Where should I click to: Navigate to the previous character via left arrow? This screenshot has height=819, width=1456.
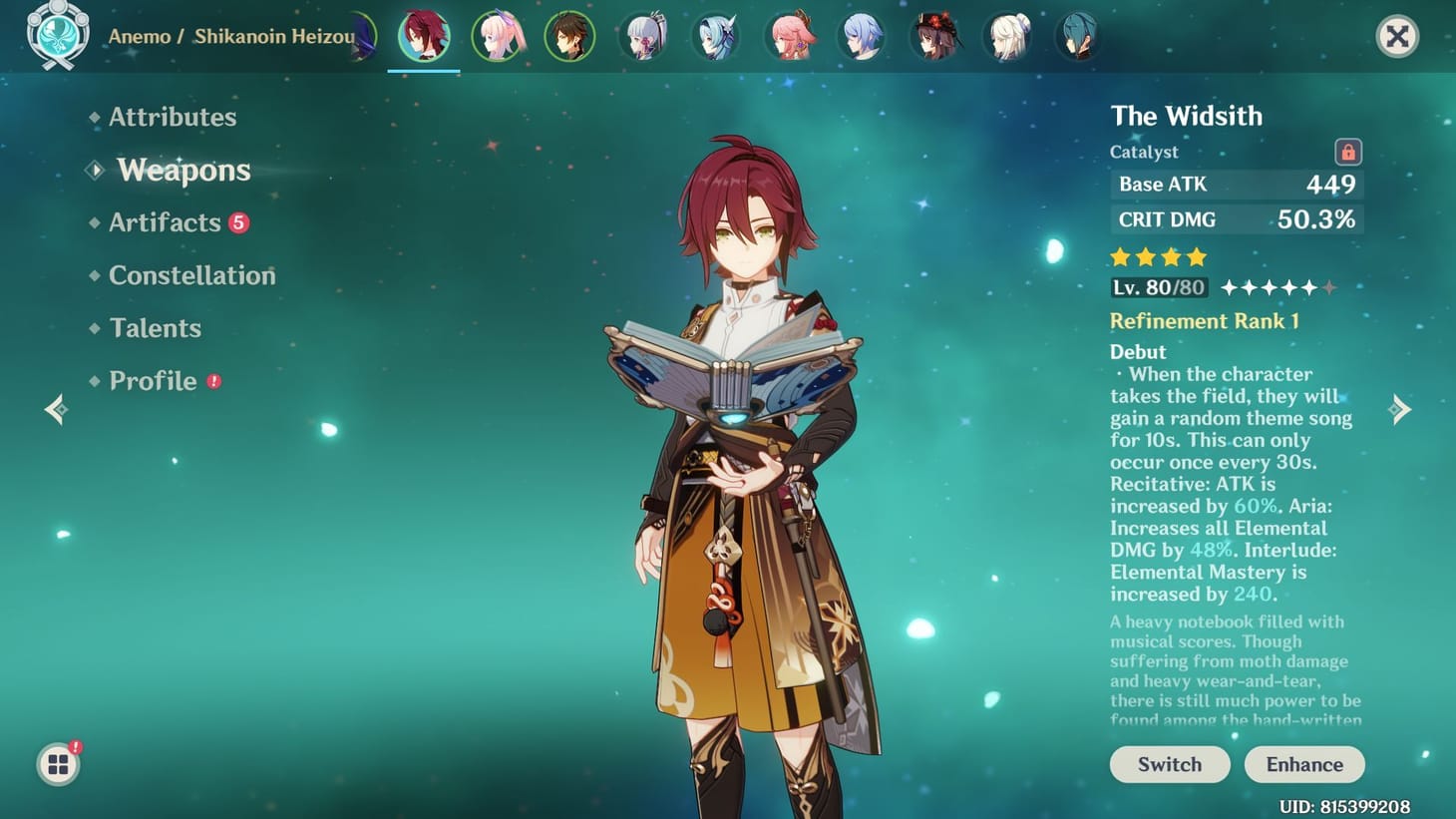[x=55, y=409]
